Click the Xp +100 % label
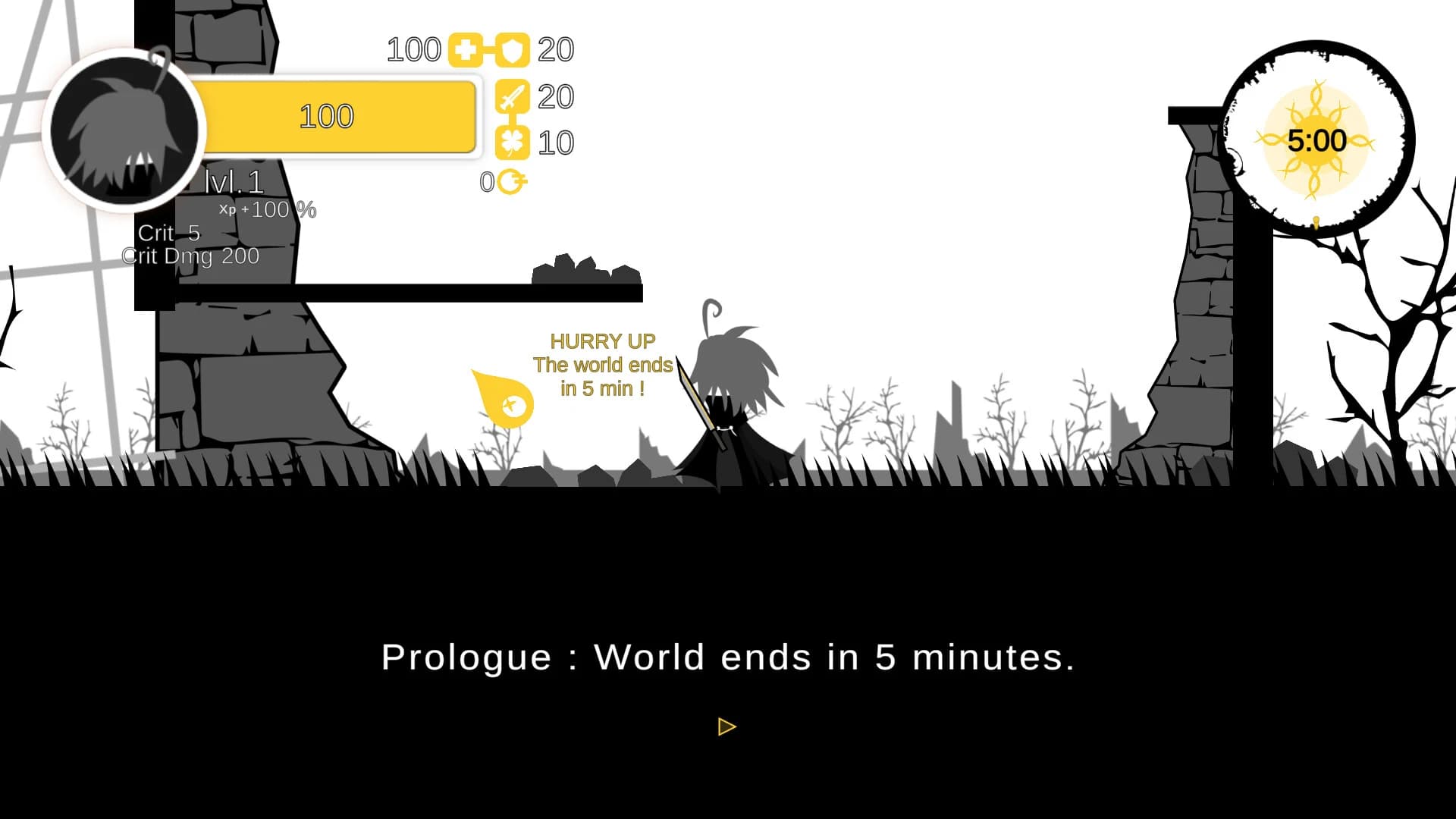The height and width of the screenshot is (819, 1456). 265,209
